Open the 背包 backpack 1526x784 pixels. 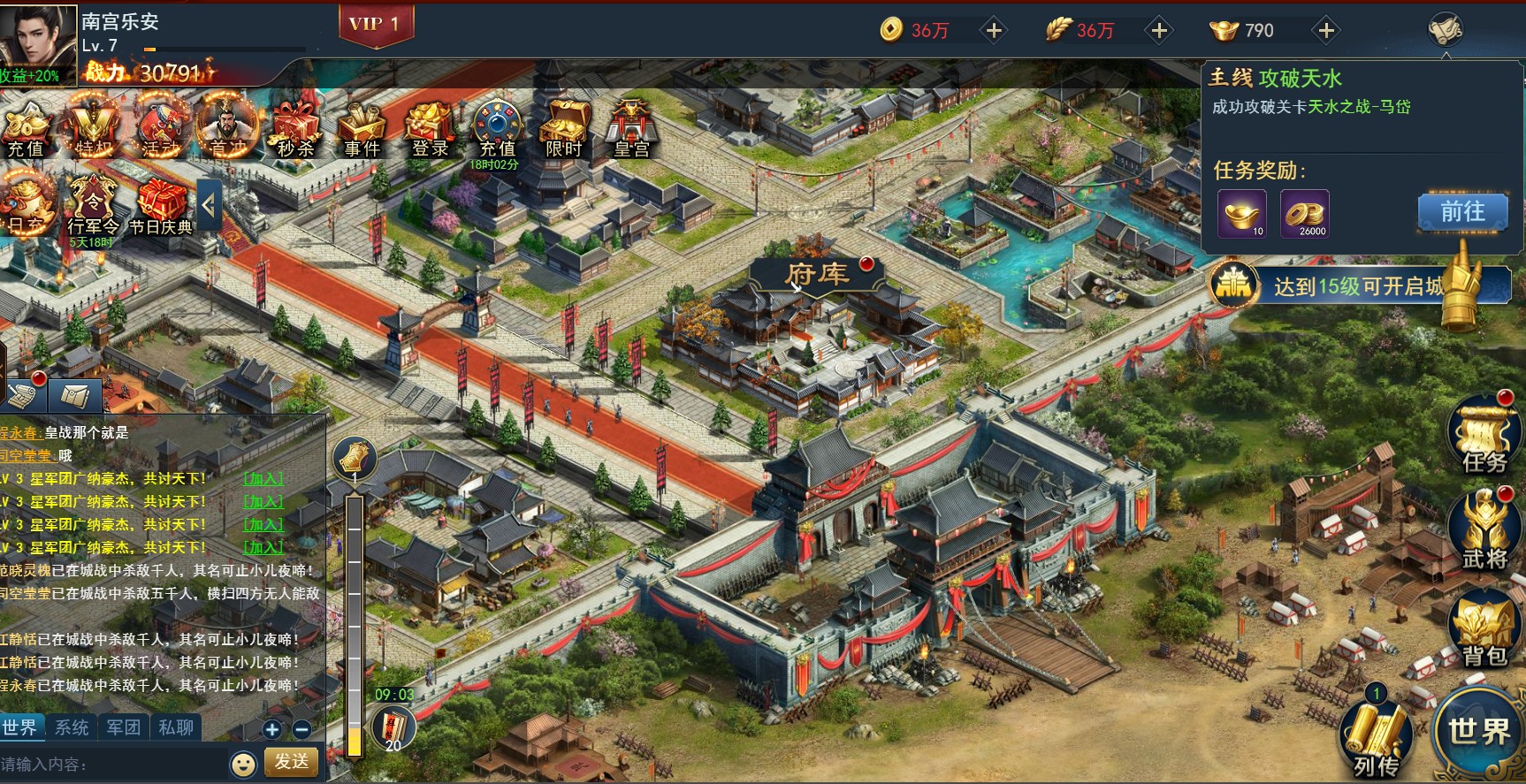pyautogui.click(x=1484, y=630)
